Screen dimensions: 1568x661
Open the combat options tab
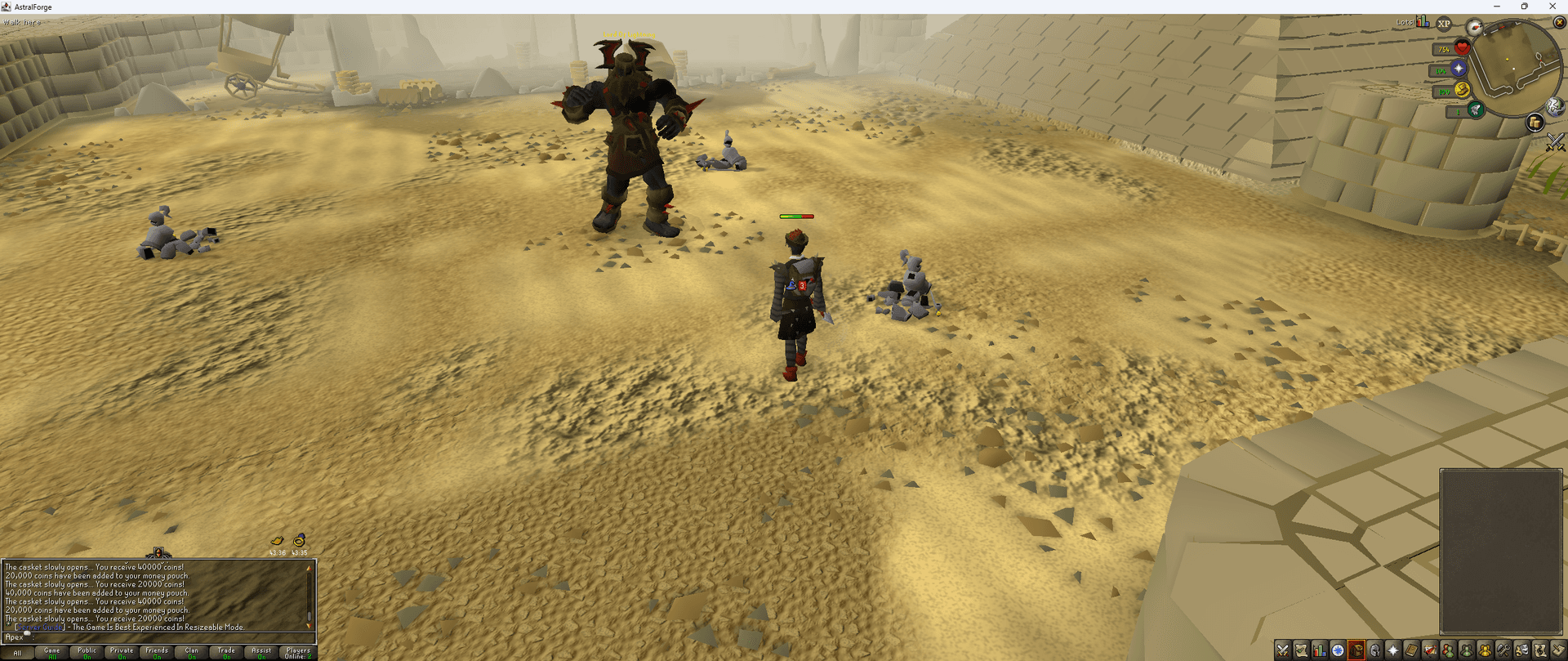1283,650
